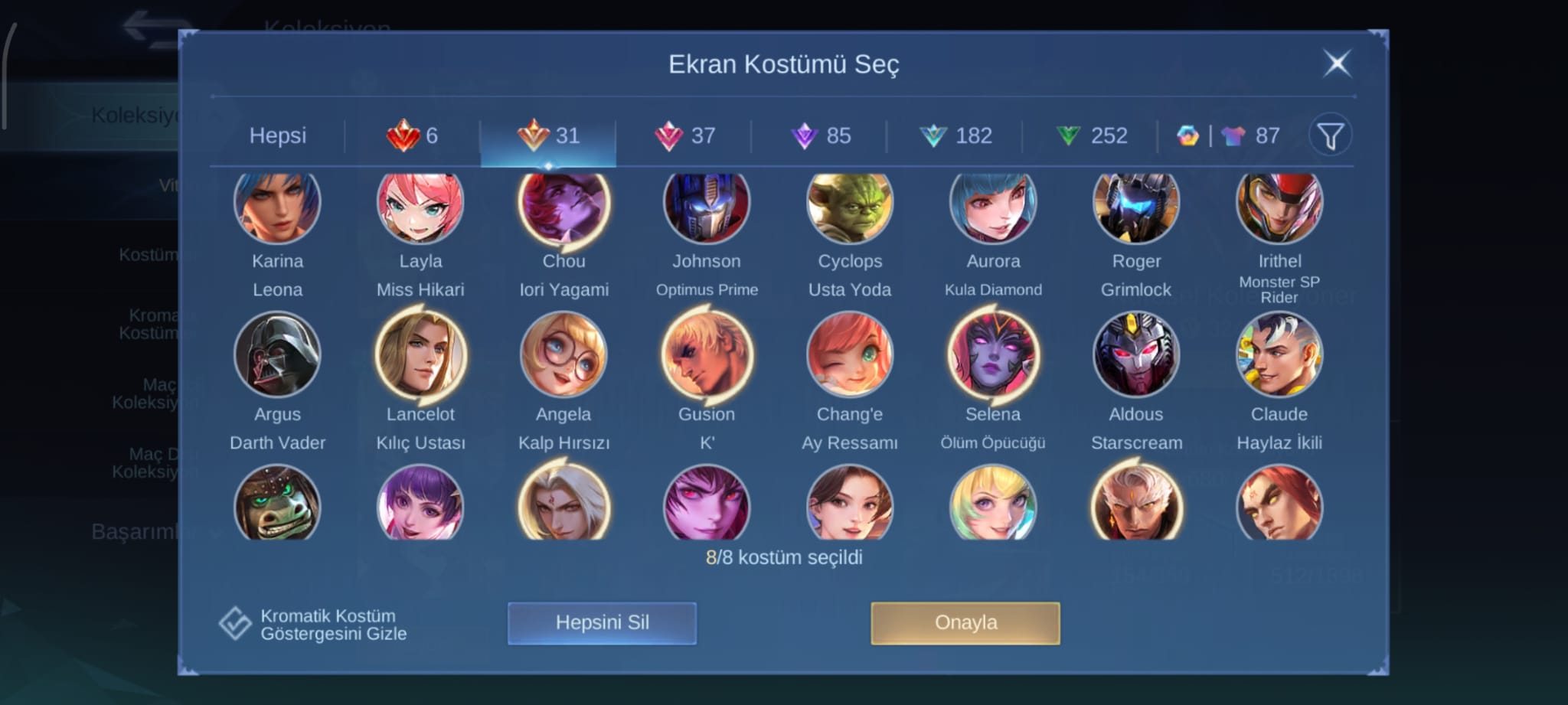Show the tab with 182 skins
The image size is (1568, 705).
tap(955, 135)
